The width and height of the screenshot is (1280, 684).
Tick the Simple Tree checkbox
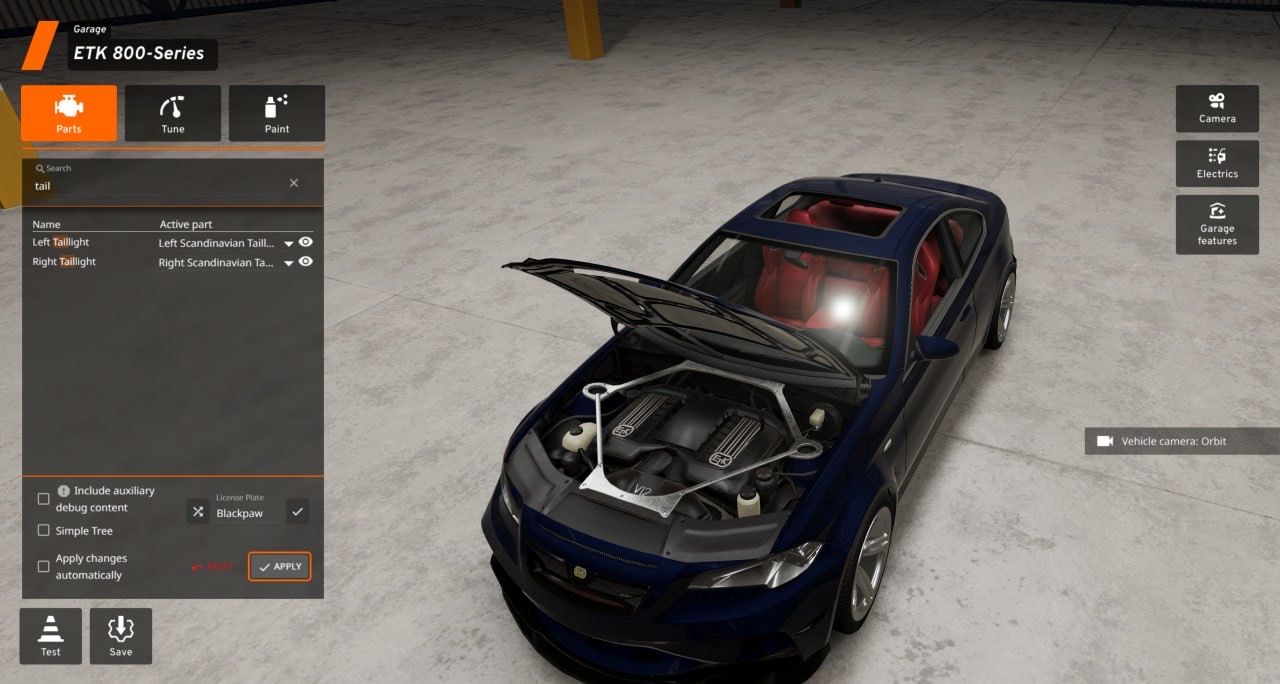point(43,531)
